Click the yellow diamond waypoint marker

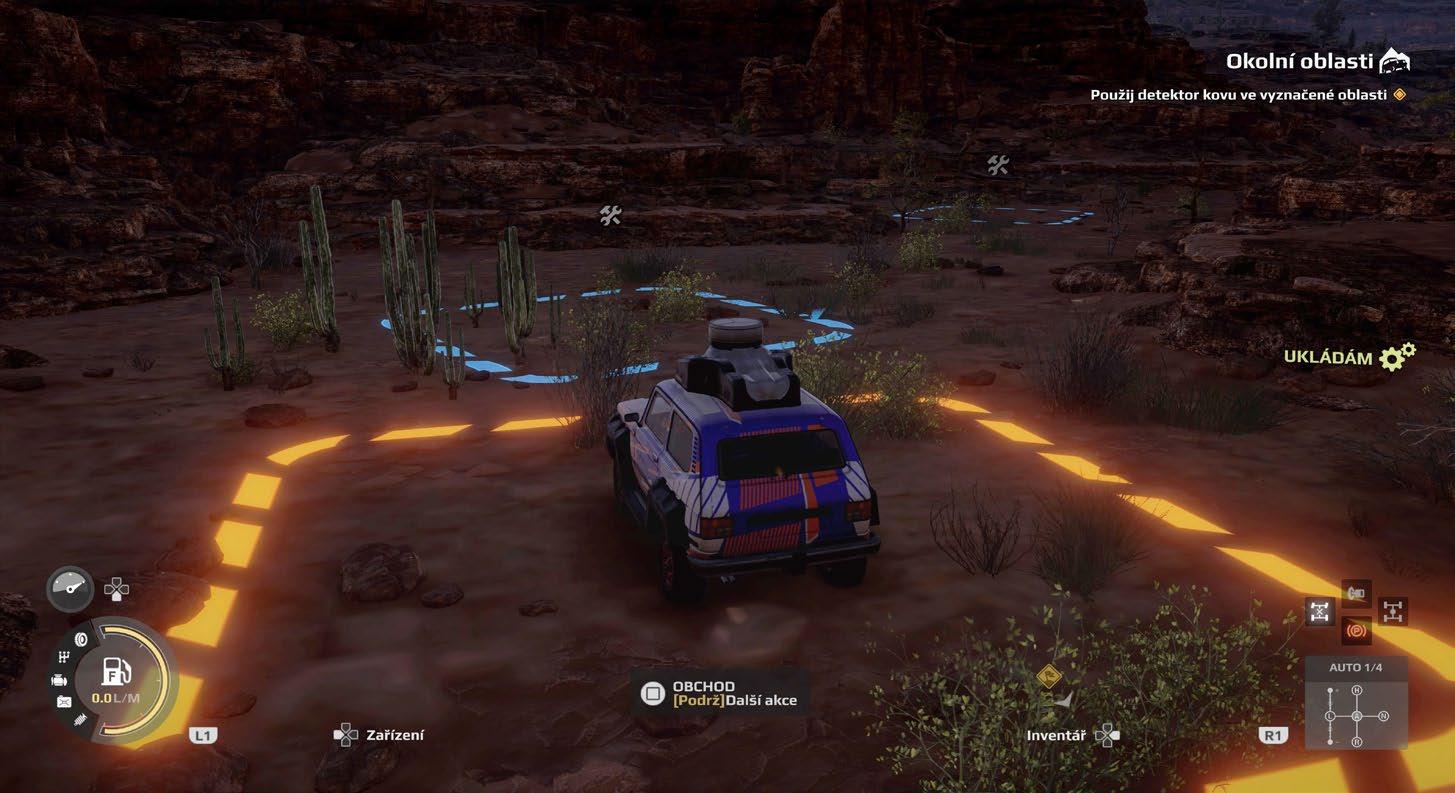pos(1048,674)
